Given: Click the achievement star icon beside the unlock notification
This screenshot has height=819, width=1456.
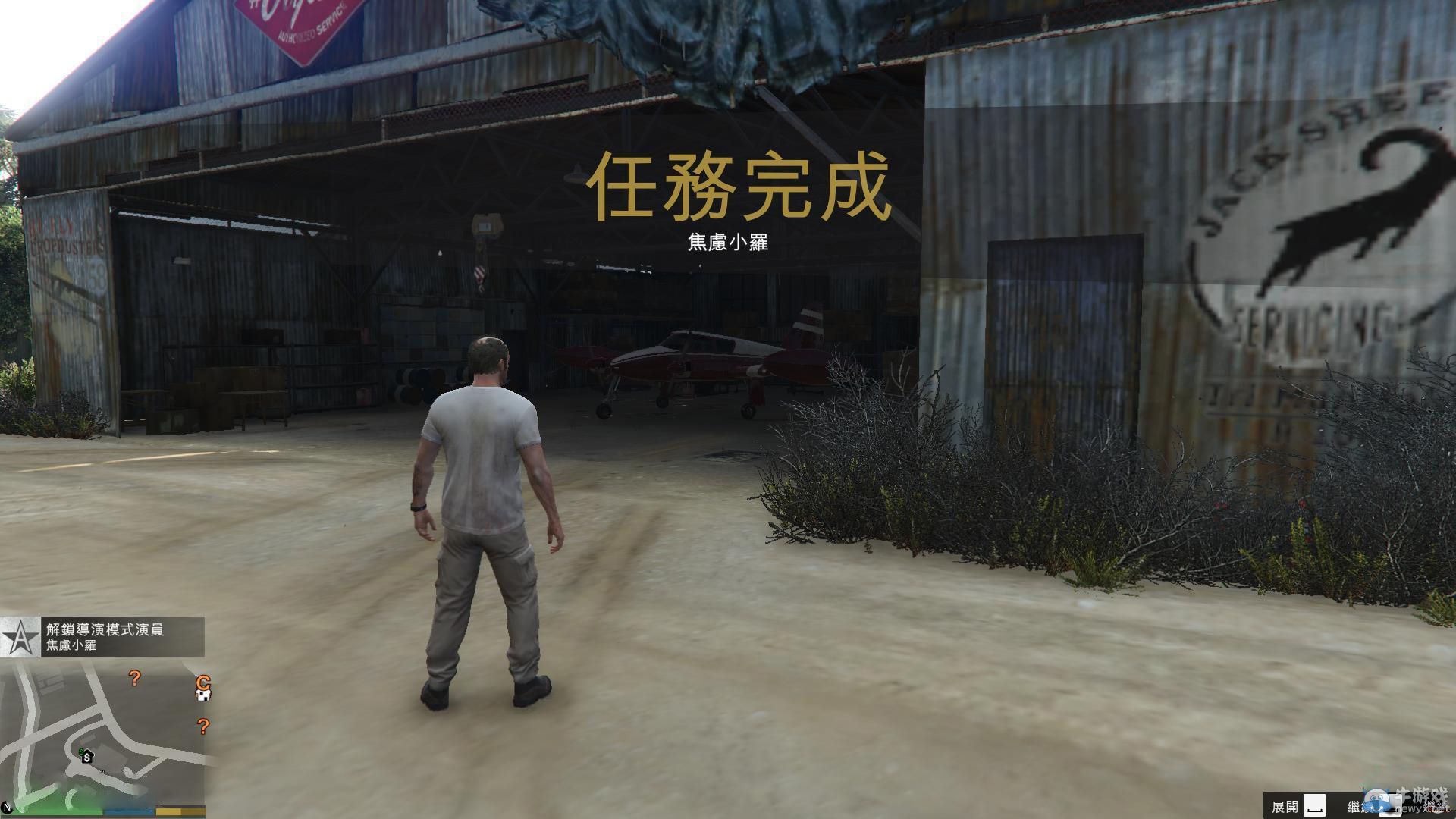Looking at the screenshot, I should click(20, 637).
